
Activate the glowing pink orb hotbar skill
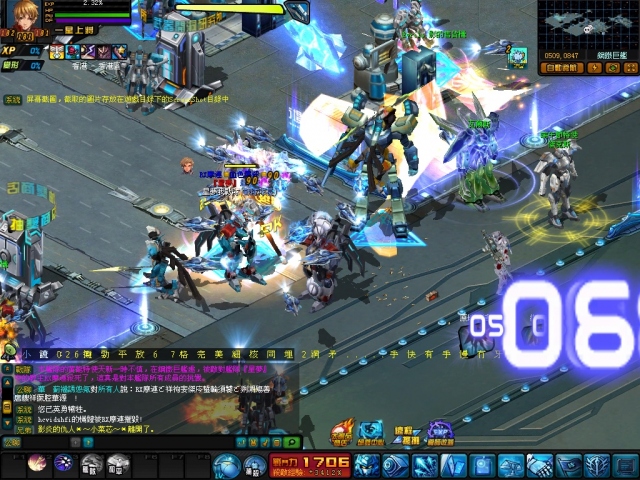coord(38,463)
